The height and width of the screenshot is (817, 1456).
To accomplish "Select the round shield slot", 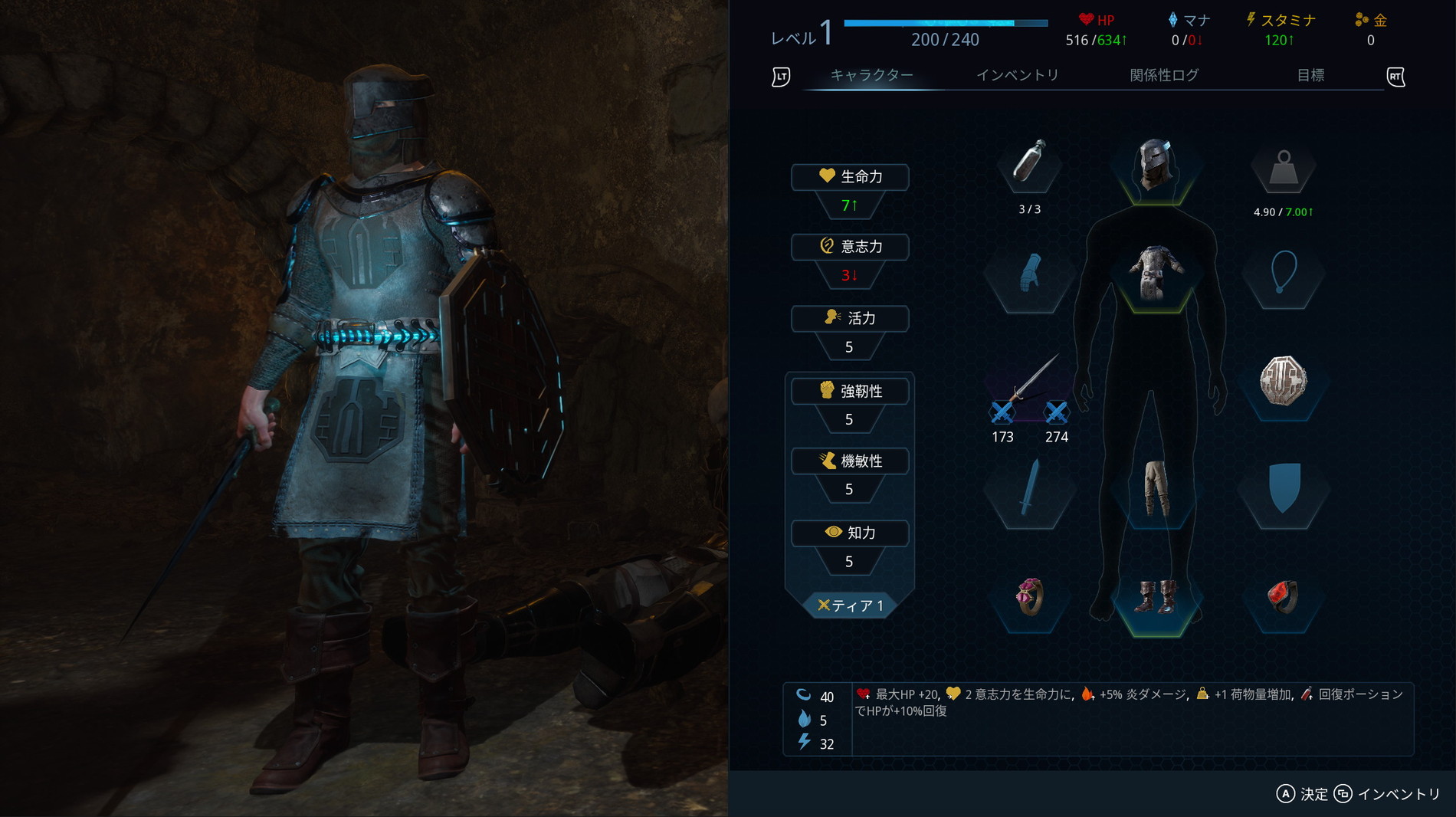I will (x=1283, y=381).
